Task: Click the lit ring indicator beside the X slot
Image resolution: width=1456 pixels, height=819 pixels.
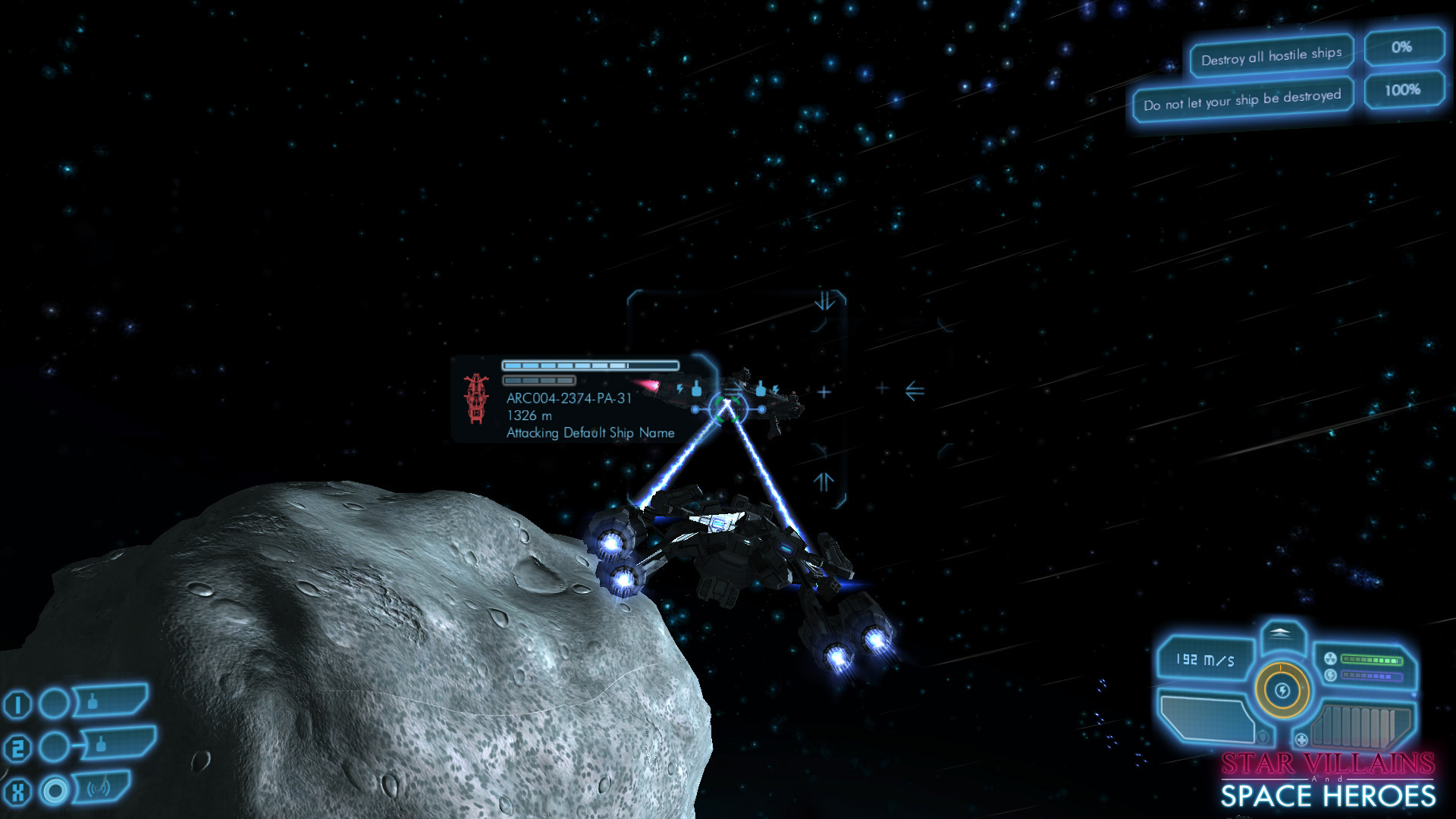Action: (x=55, y=791)
